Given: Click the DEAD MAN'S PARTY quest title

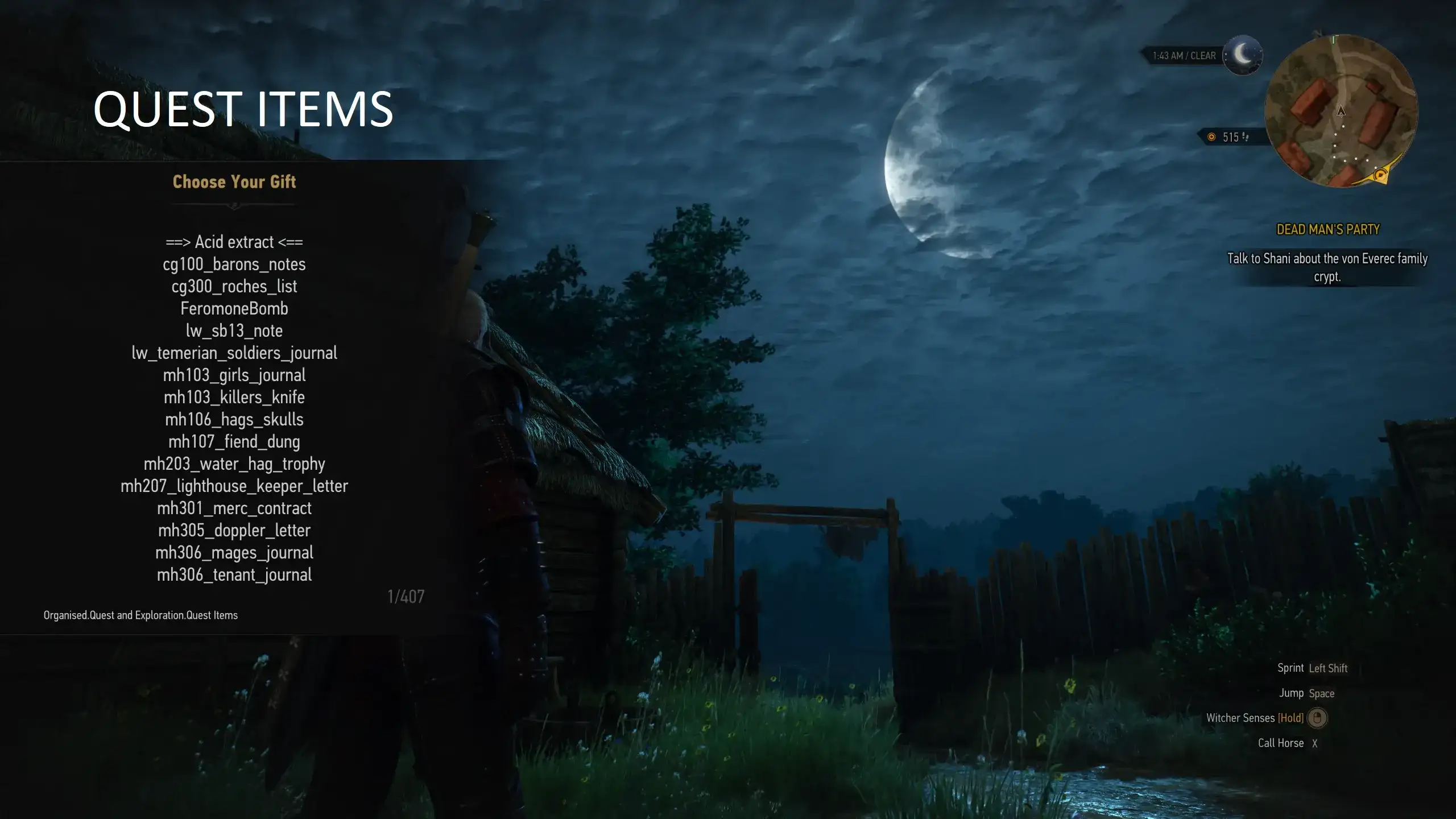Looking at the screenshot, I should [x=1327, y=229].
